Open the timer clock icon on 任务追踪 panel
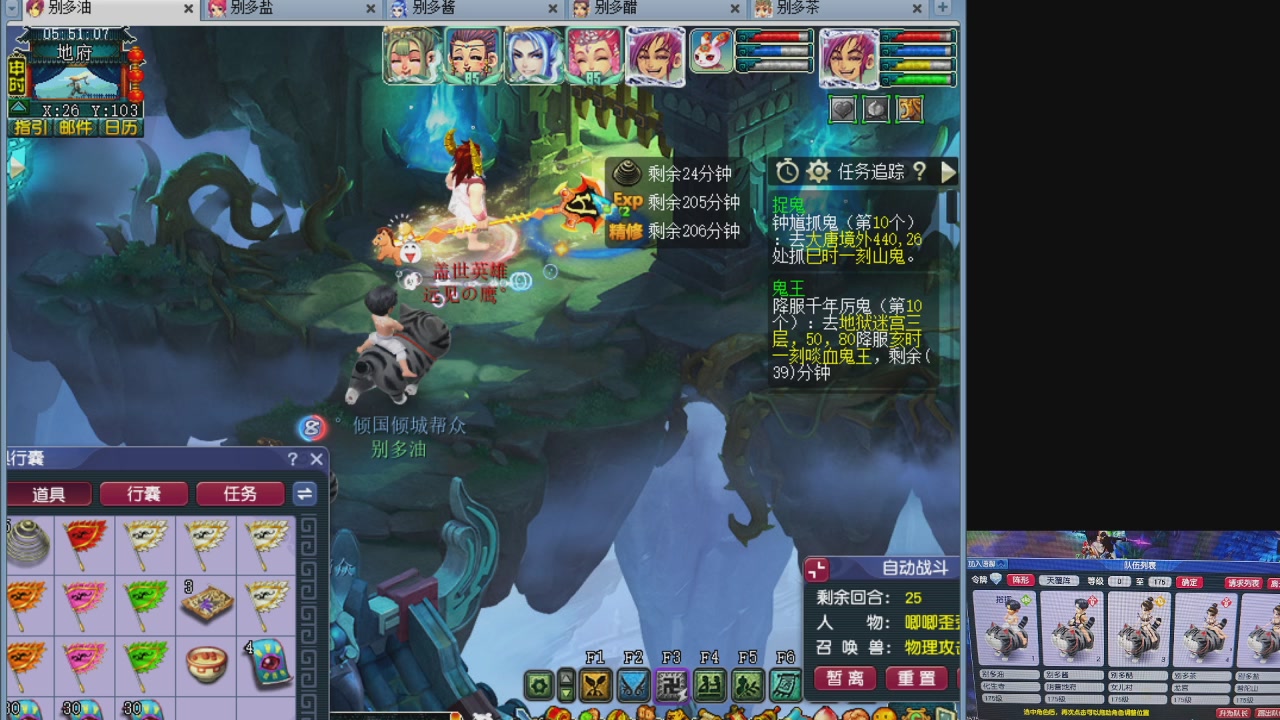The width and height of the screenshot is (1280, 720). pyautogui.click(x=787, y=172)
